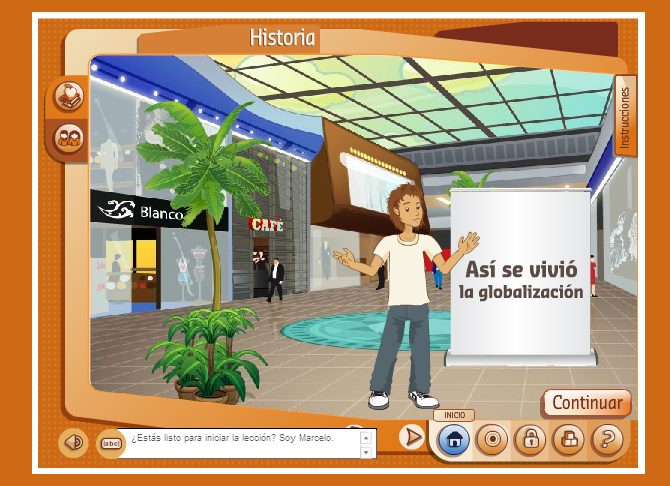Image resolution: width=670 pixels, height=486 pixels.
Task: Go to Inicio with the home button
Action: point(454,438)
